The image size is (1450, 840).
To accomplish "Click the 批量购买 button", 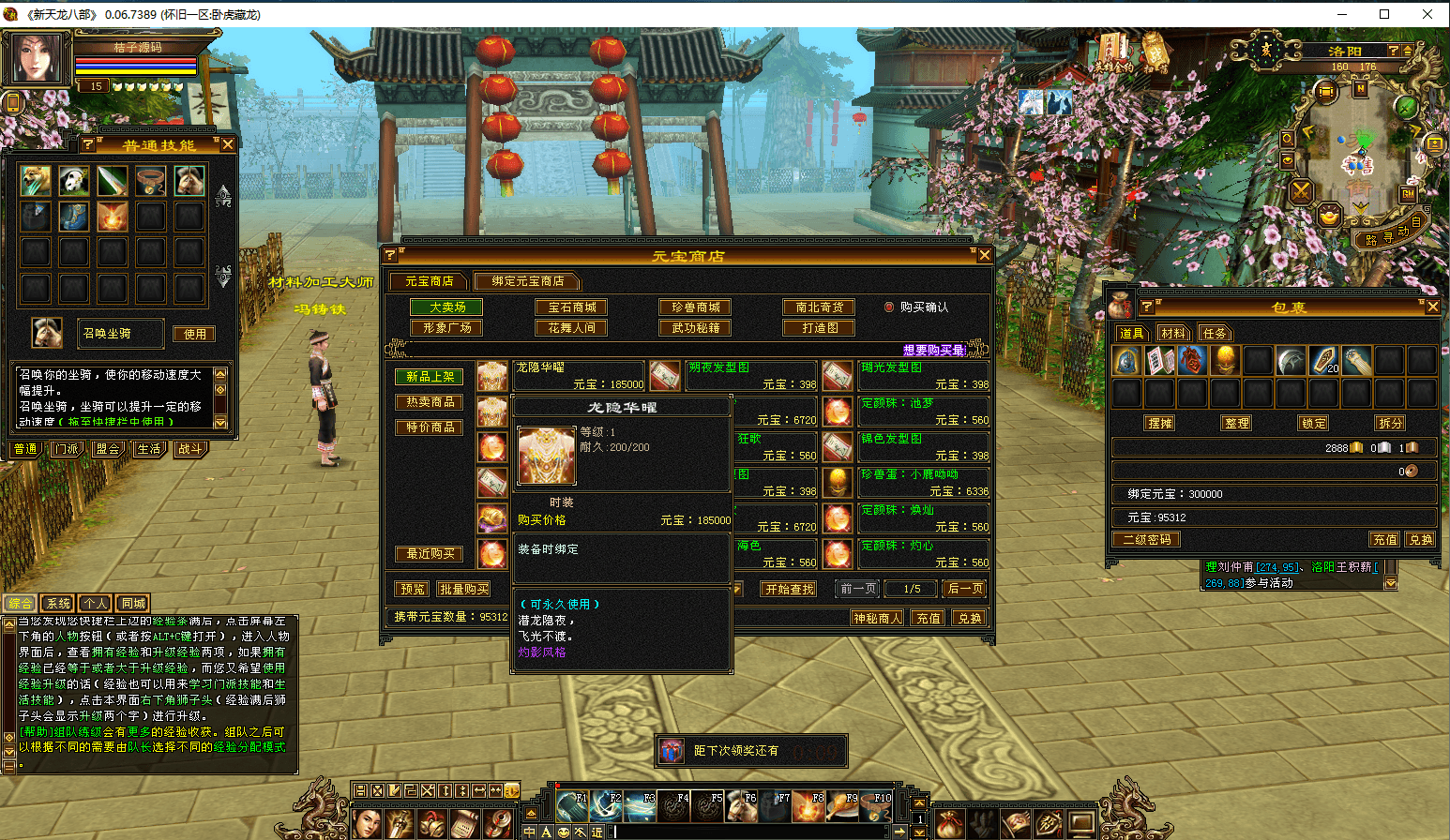I will tap(464, 590).
